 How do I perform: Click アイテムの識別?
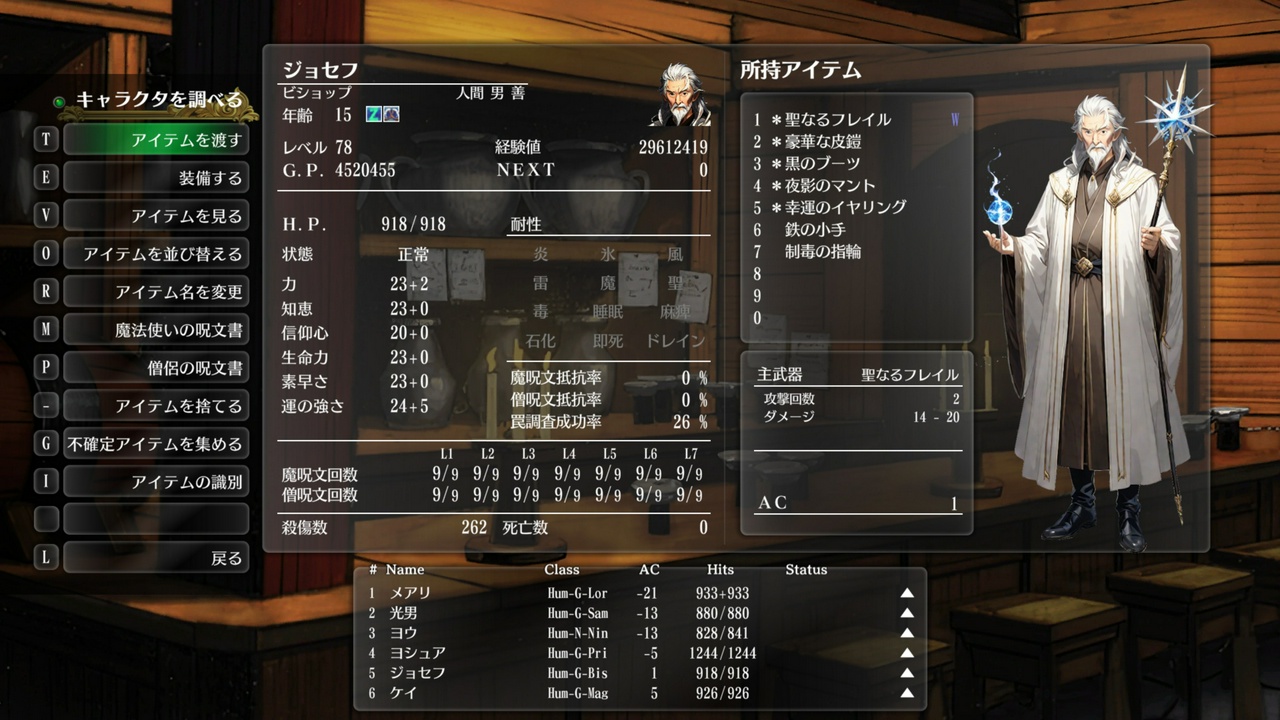[157, 480]
